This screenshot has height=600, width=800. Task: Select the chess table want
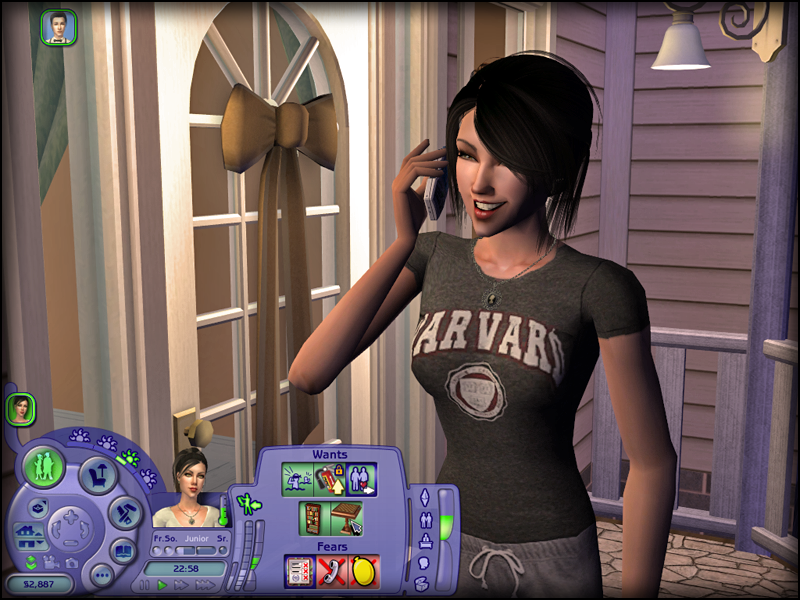click(x=346, y=518)
